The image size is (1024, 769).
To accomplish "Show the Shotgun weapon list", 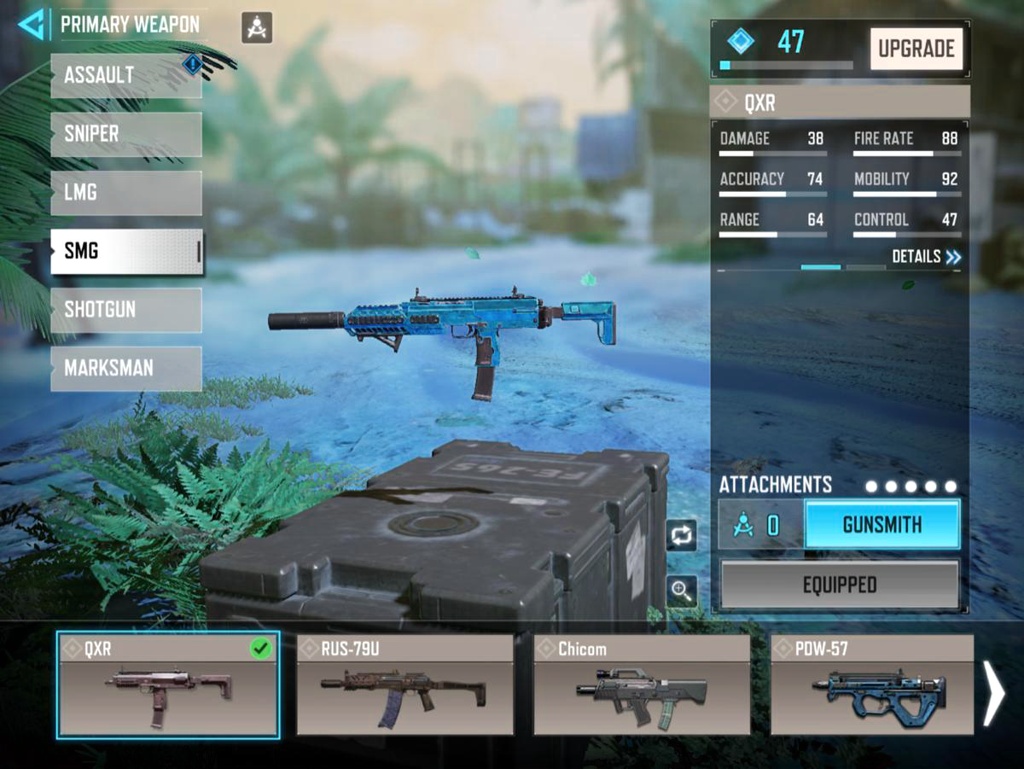I will [x=126, y=310].
